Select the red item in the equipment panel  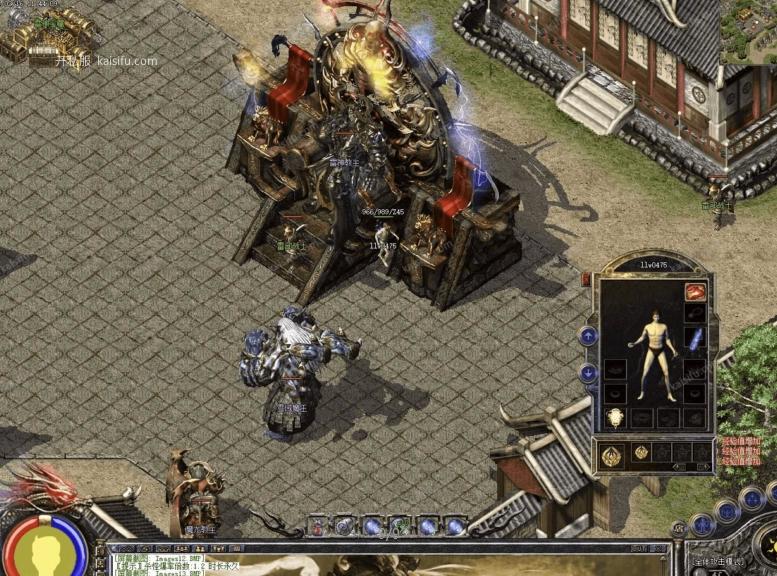(695, 292)
